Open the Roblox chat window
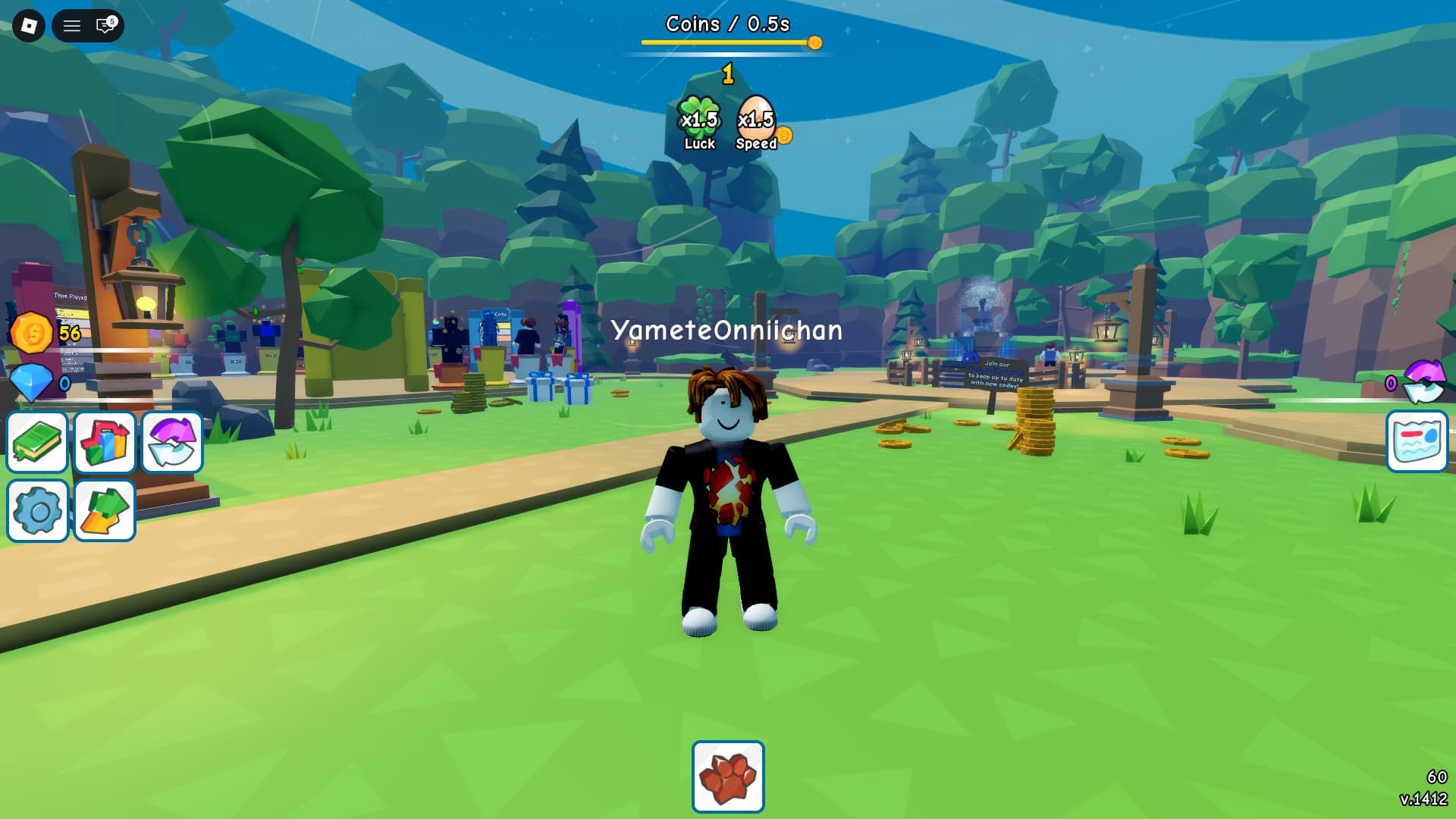Image resolution: width=1456 pixels, height=819 pixels. click(105, 27)
